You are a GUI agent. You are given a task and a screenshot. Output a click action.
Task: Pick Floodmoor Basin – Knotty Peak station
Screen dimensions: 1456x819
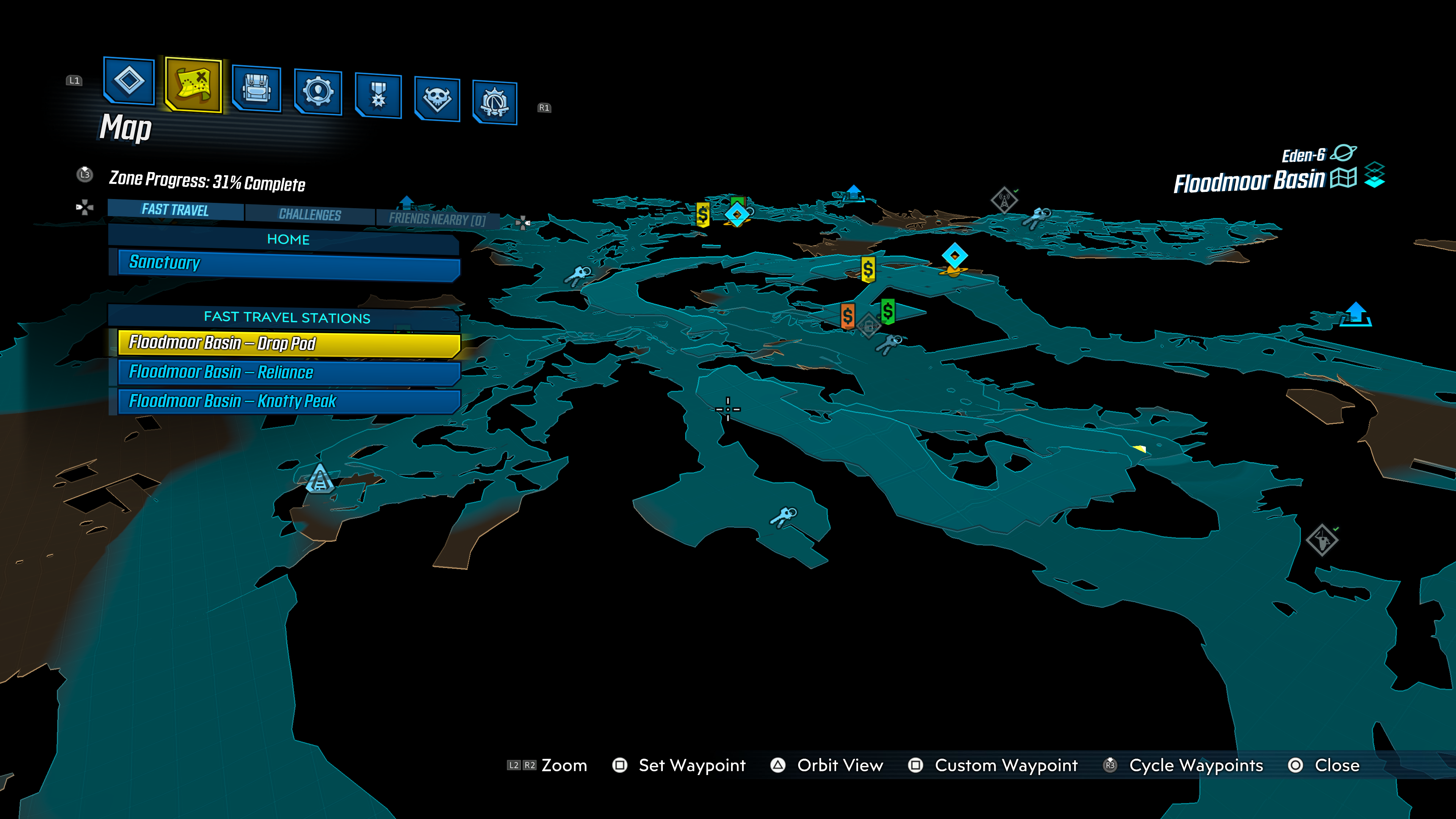coord(288,401)
